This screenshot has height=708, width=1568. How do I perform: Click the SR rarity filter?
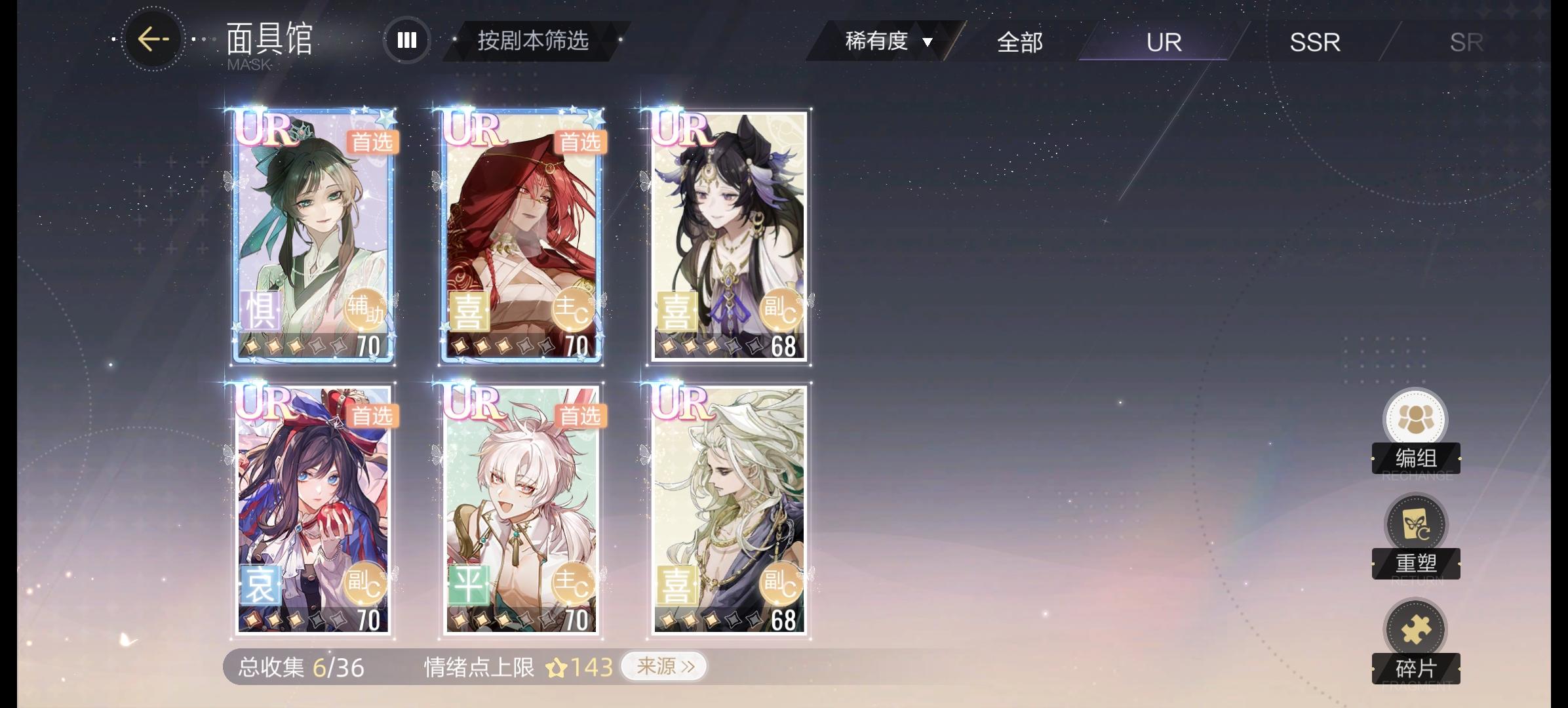(x=1466, y=42)
